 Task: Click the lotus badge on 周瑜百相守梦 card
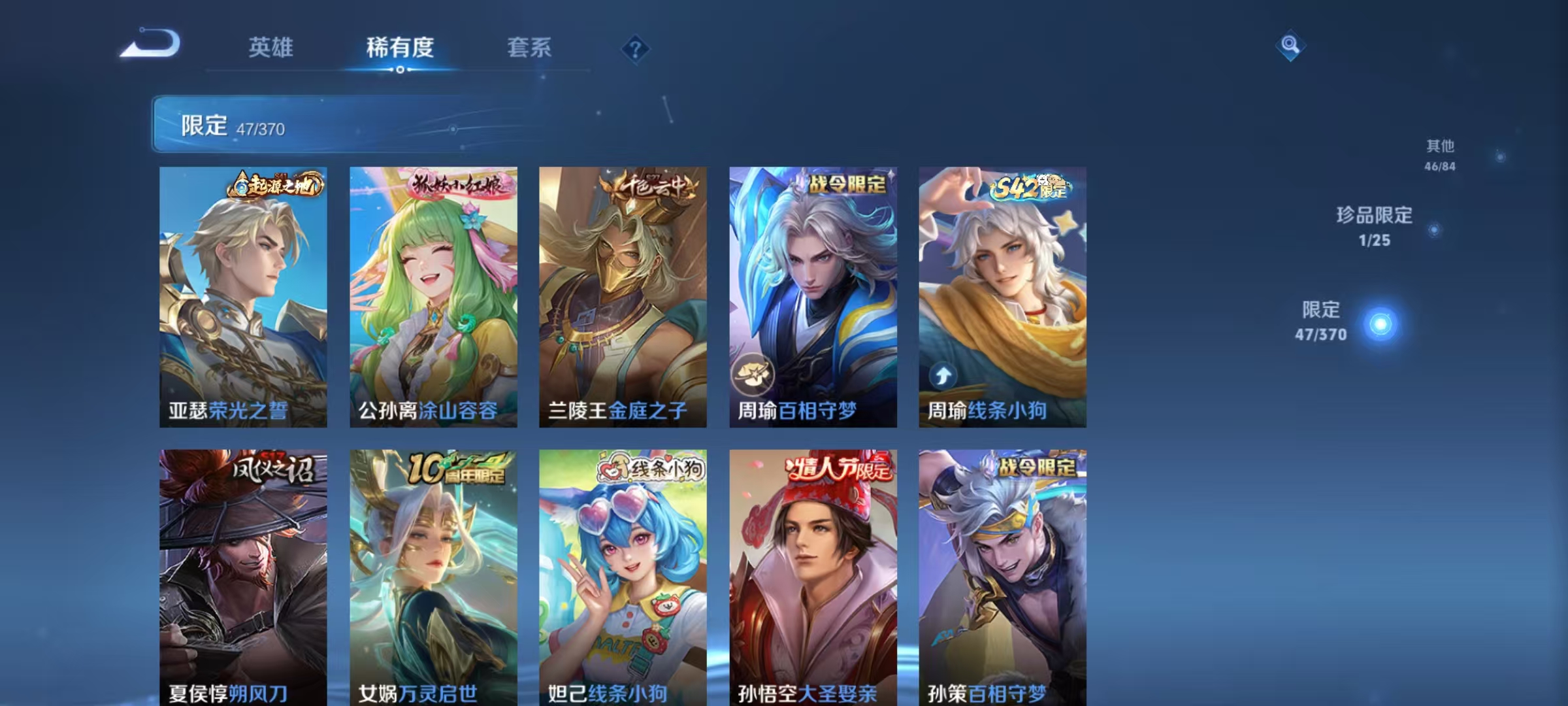(753, 373)
